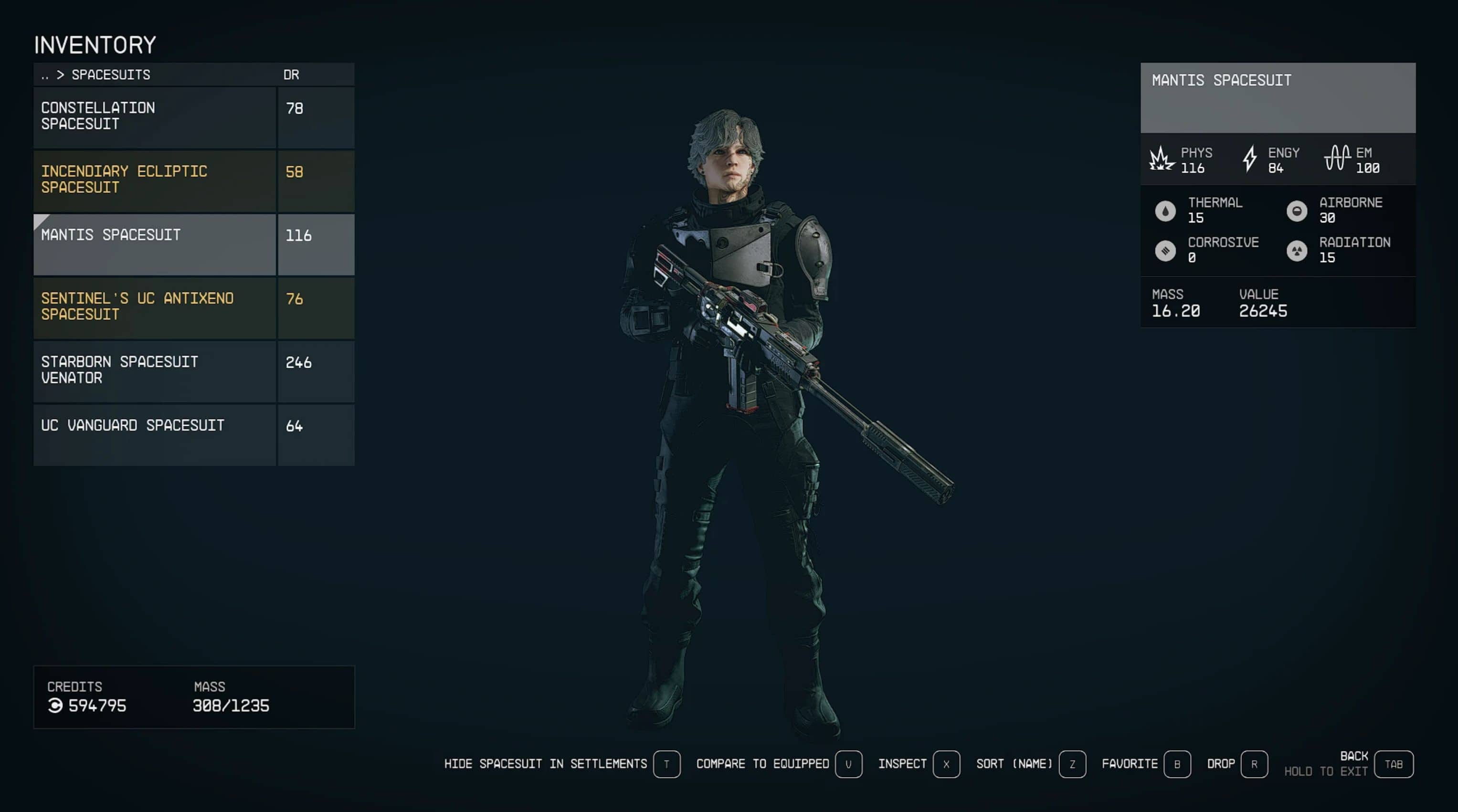Image resolution: width=1458 pixels, height=812 pixels.
Task: Select the UC Vanguard Spacesuit entry
Action: click(154, 434)
